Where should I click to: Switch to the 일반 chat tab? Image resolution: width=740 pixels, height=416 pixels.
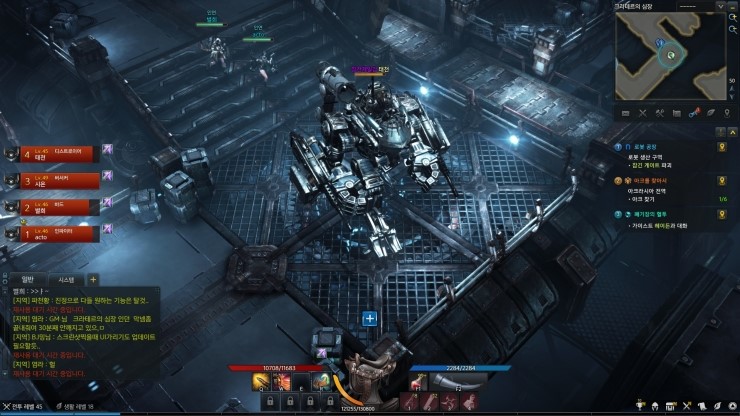(27, 280)
